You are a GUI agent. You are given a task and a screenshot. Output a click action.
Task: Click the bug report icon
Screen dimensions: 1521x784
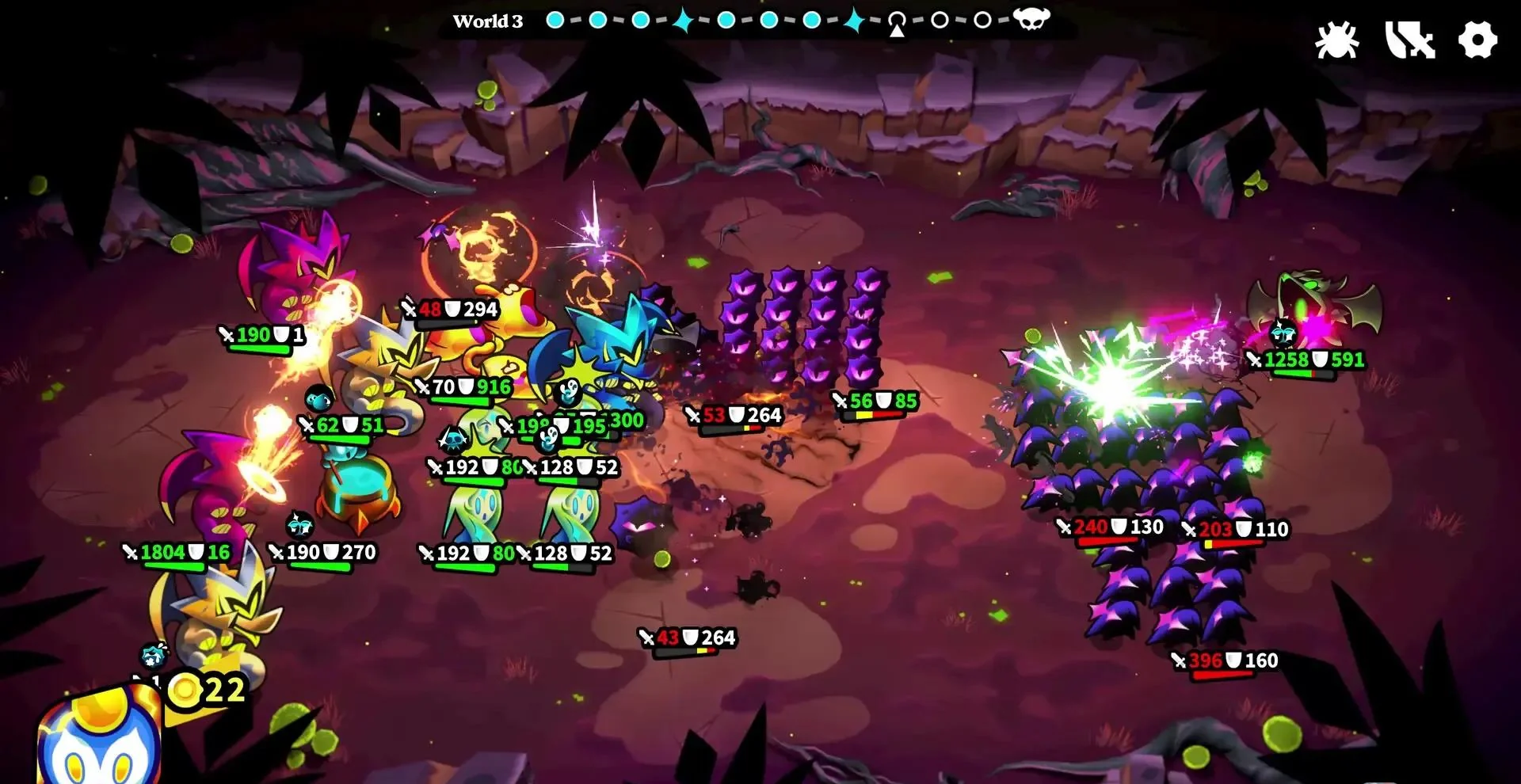point(1336,40)
